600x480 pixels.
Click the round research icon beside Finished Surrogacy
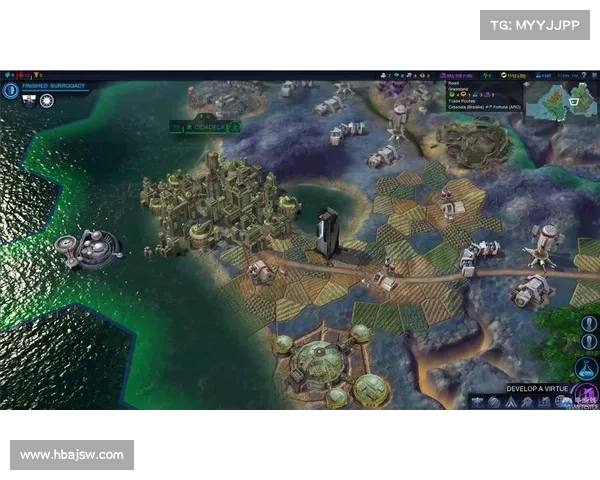(x=11, y=90)
